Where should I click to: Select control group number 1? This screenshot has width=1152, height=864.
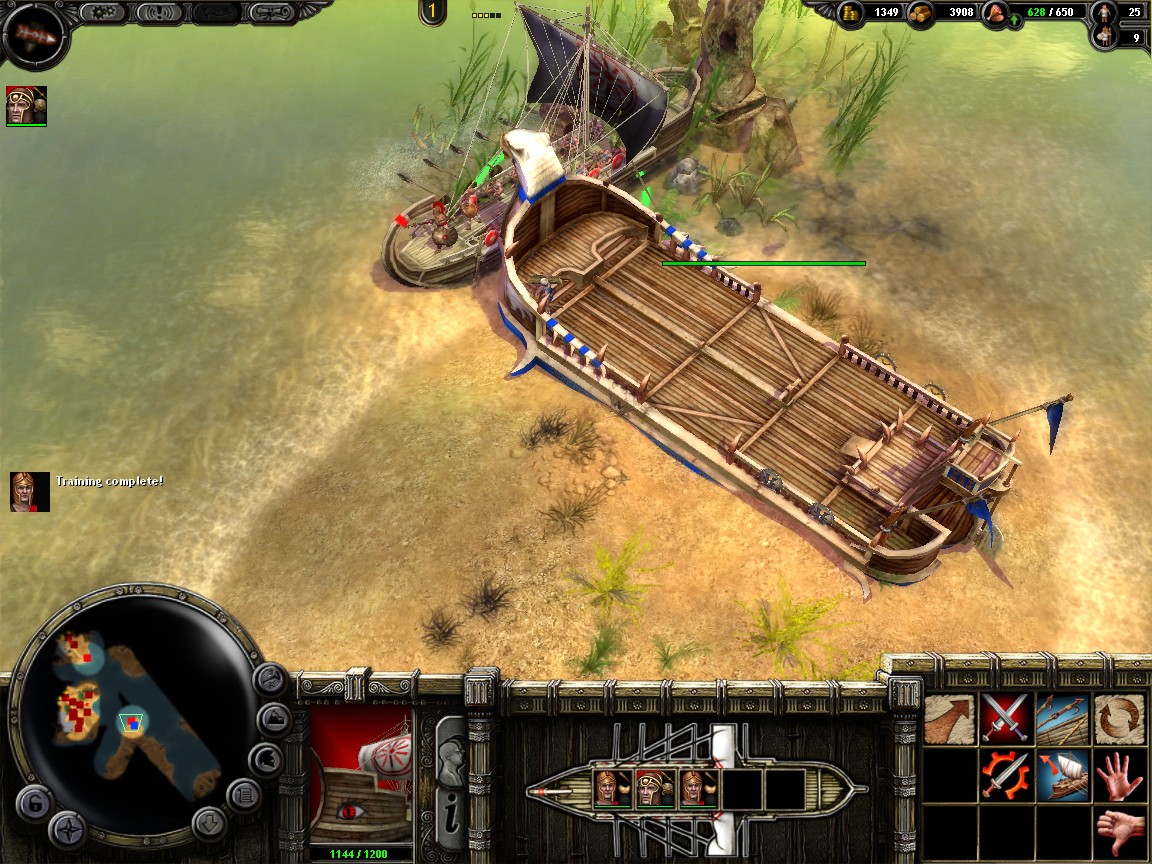click(433, 12)
